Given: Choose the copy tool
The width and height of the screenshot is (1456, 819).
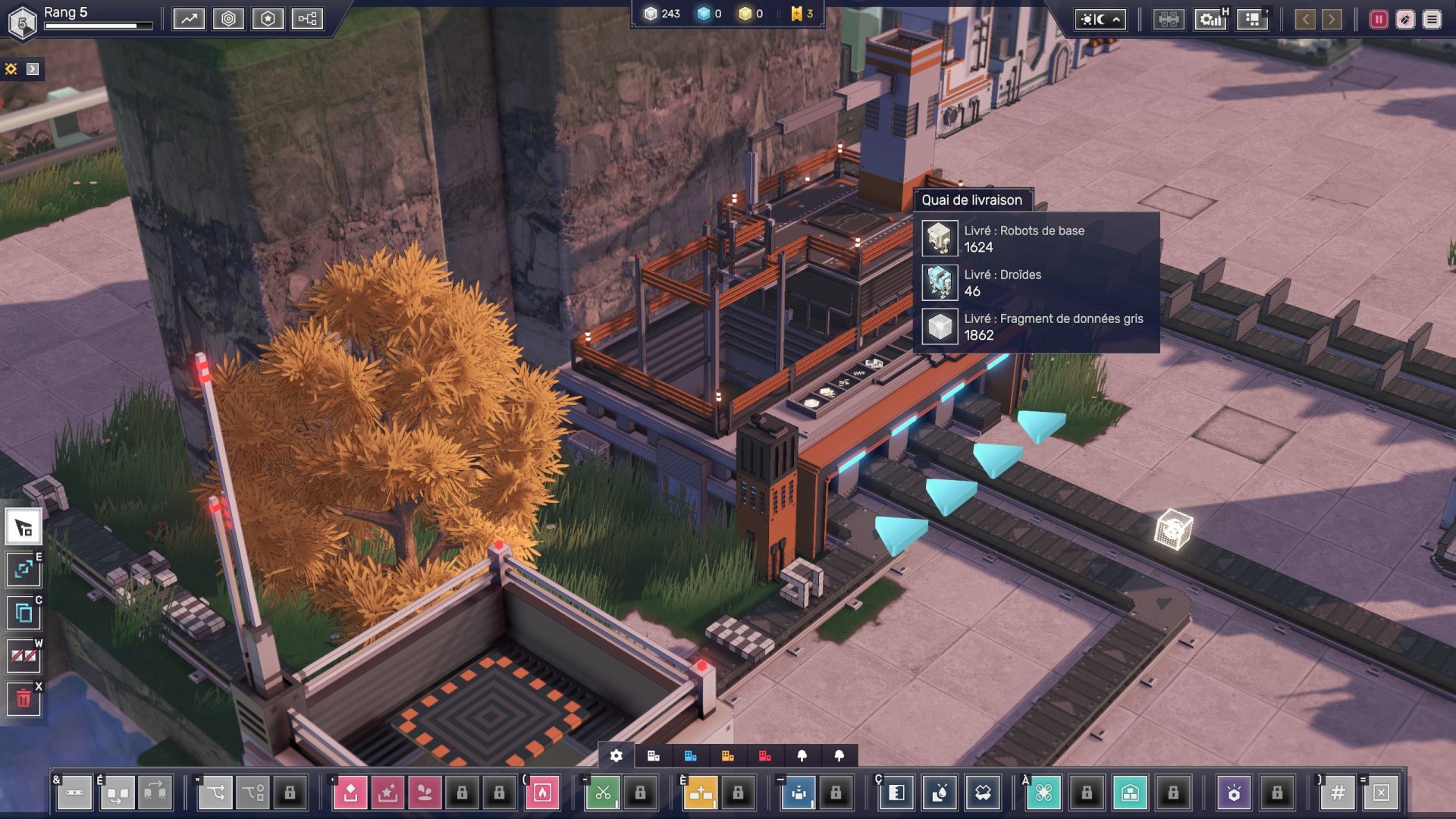Looking at the screenshot, I should 24,613.
